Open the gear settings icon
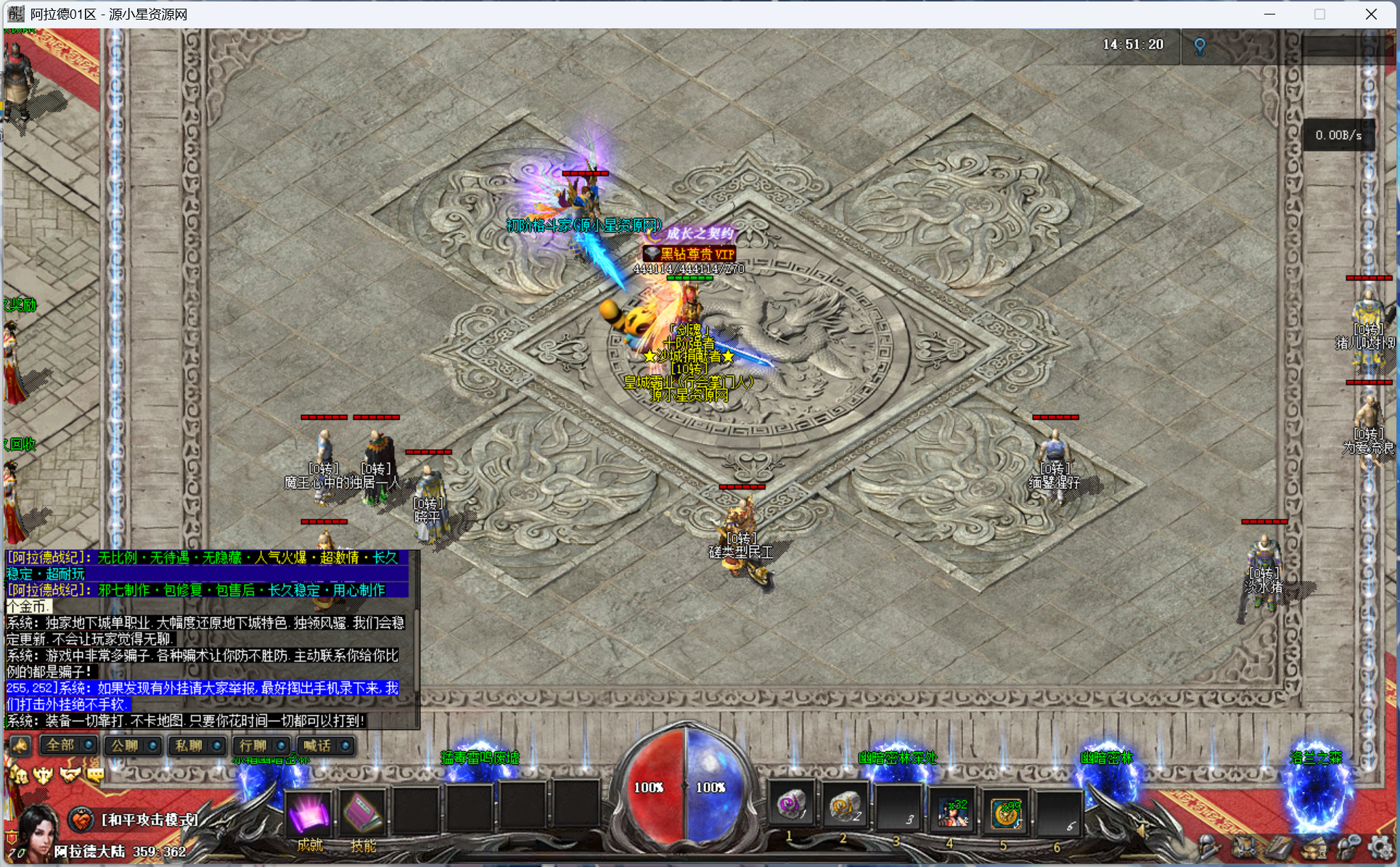This screenshot has height=867, width=1400. [x=1379, y=847]
